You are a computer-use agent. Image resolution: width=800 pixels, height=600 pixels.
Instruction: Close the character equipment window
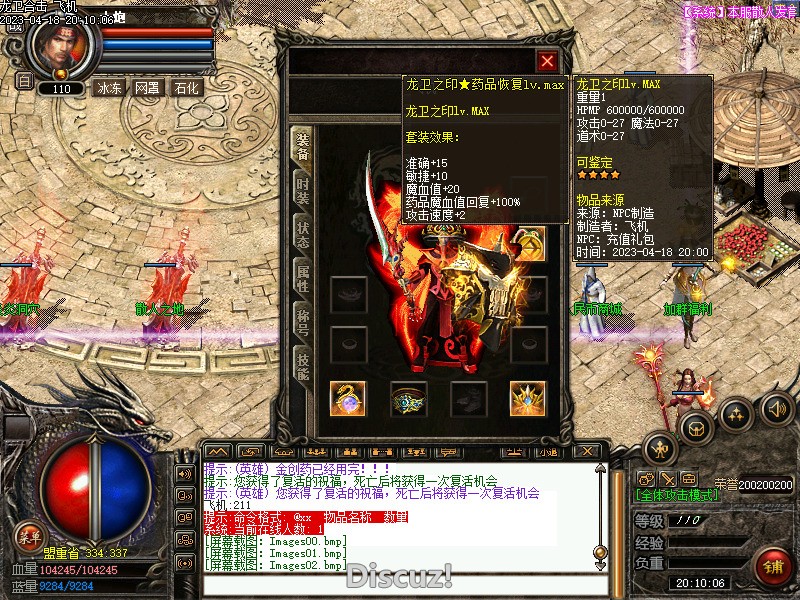click(546, 61)
